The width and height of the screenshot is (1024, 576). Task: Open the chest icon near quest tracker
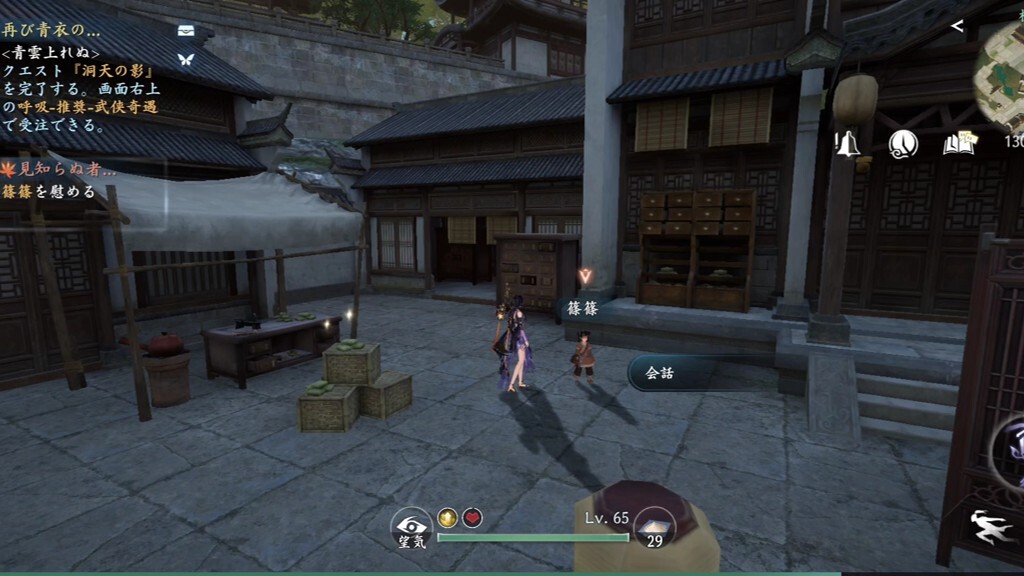(x=185, y=31)
